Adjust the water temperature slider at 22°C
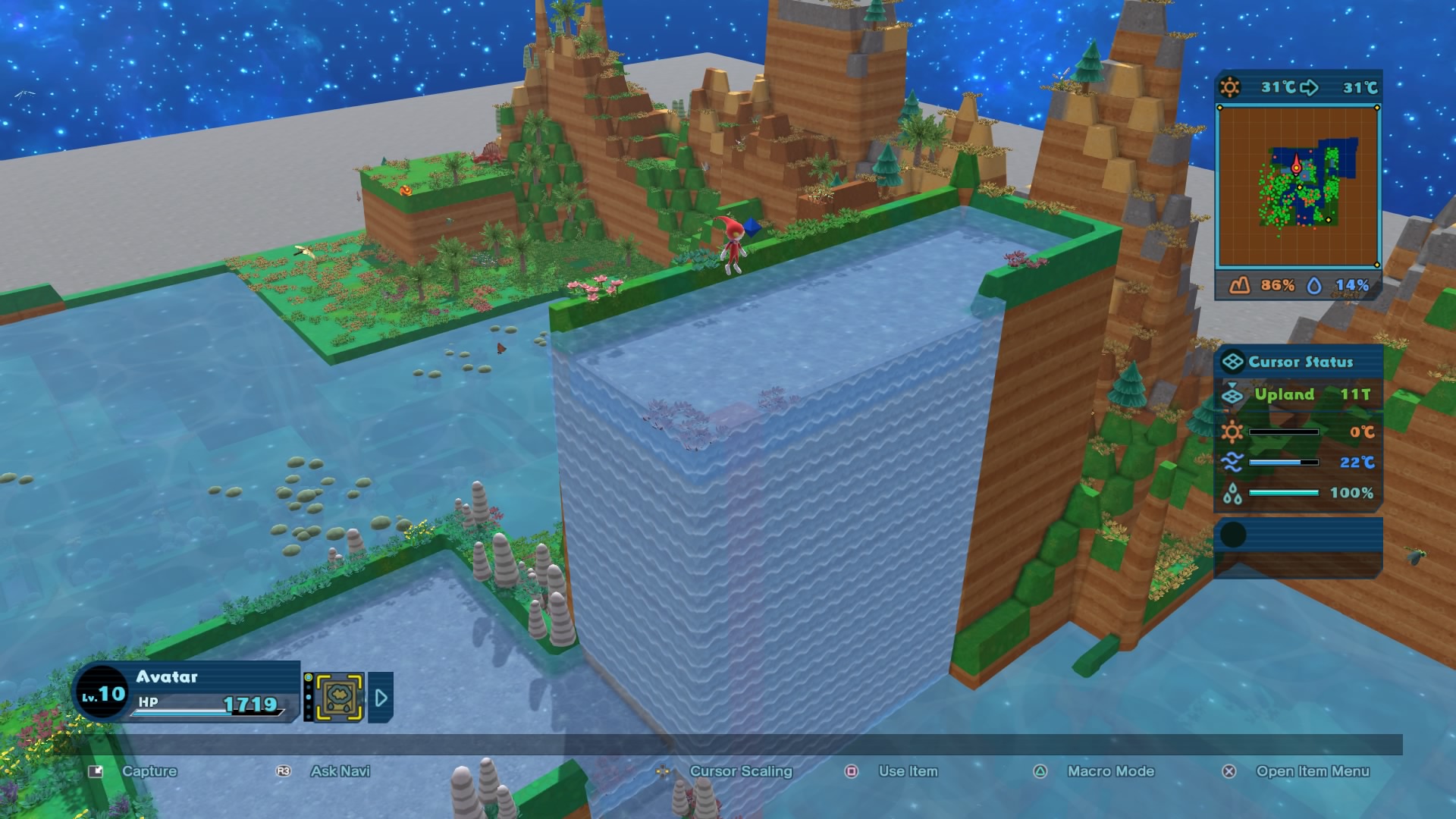 (1283, 461)
